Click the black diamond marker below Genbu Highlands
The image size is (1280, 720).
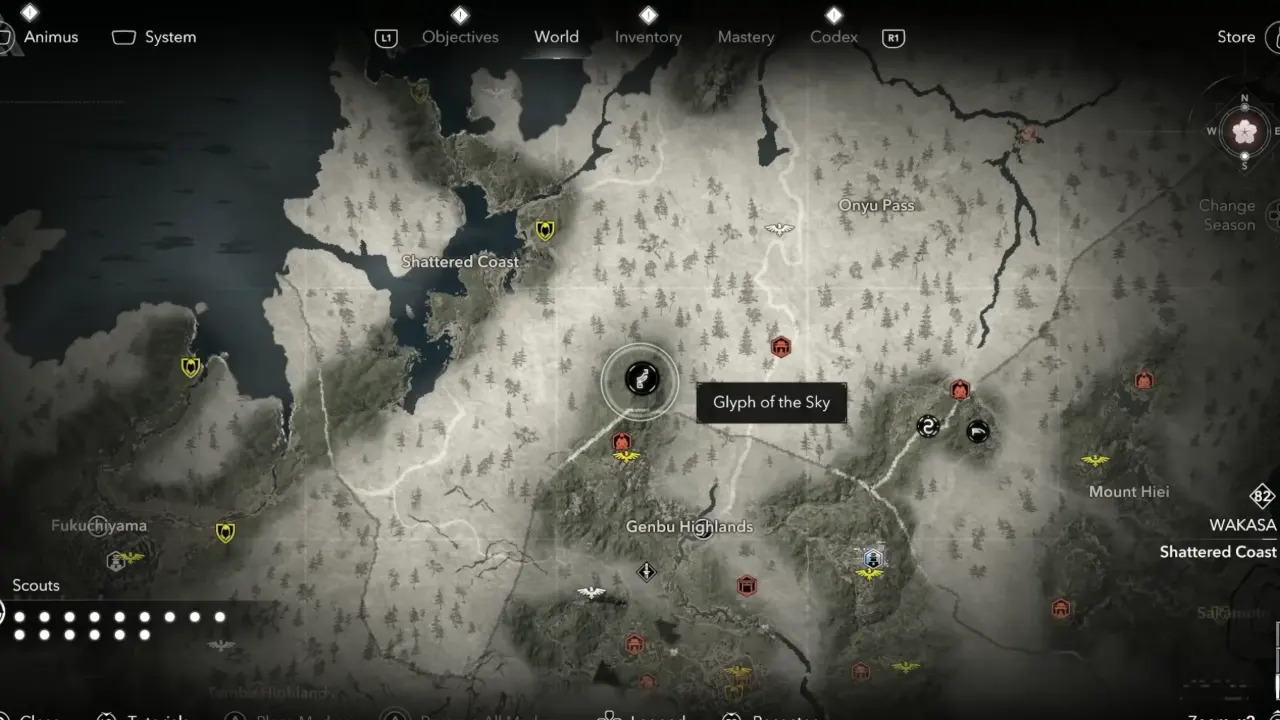pyautogui.click(x=647, y=572)
